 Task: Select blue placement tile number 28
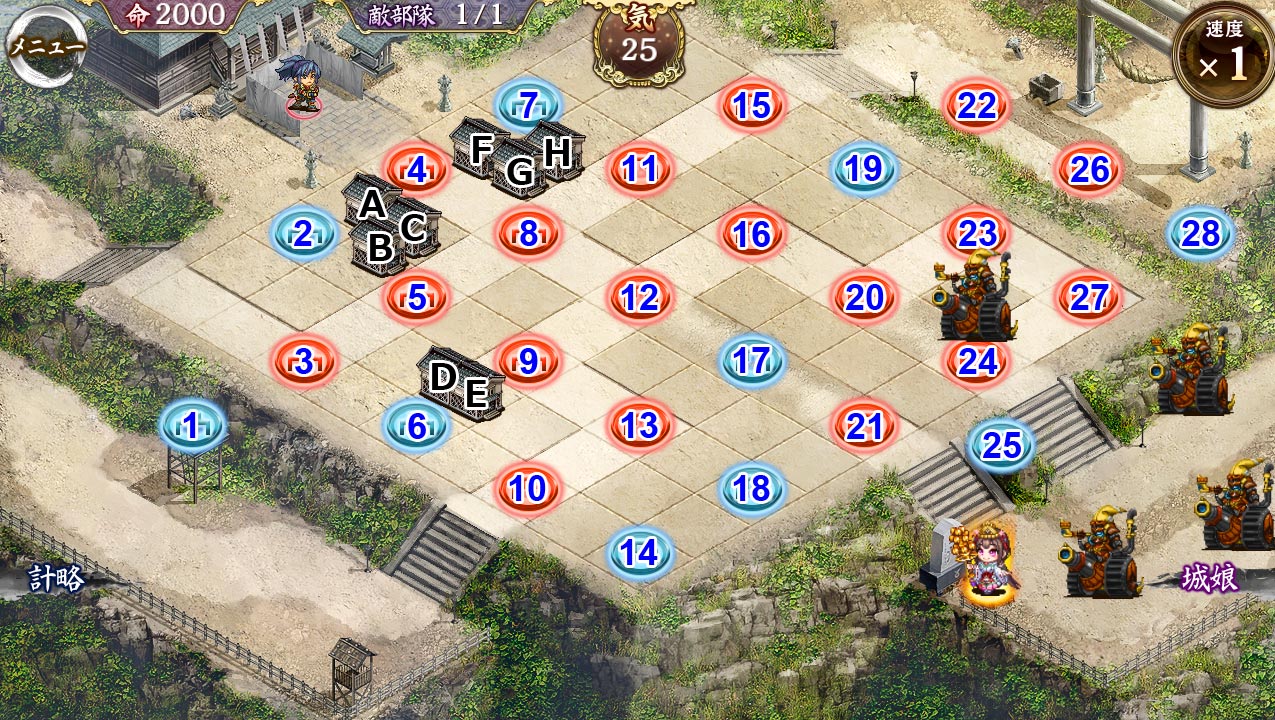click(x=1200, y=234)
